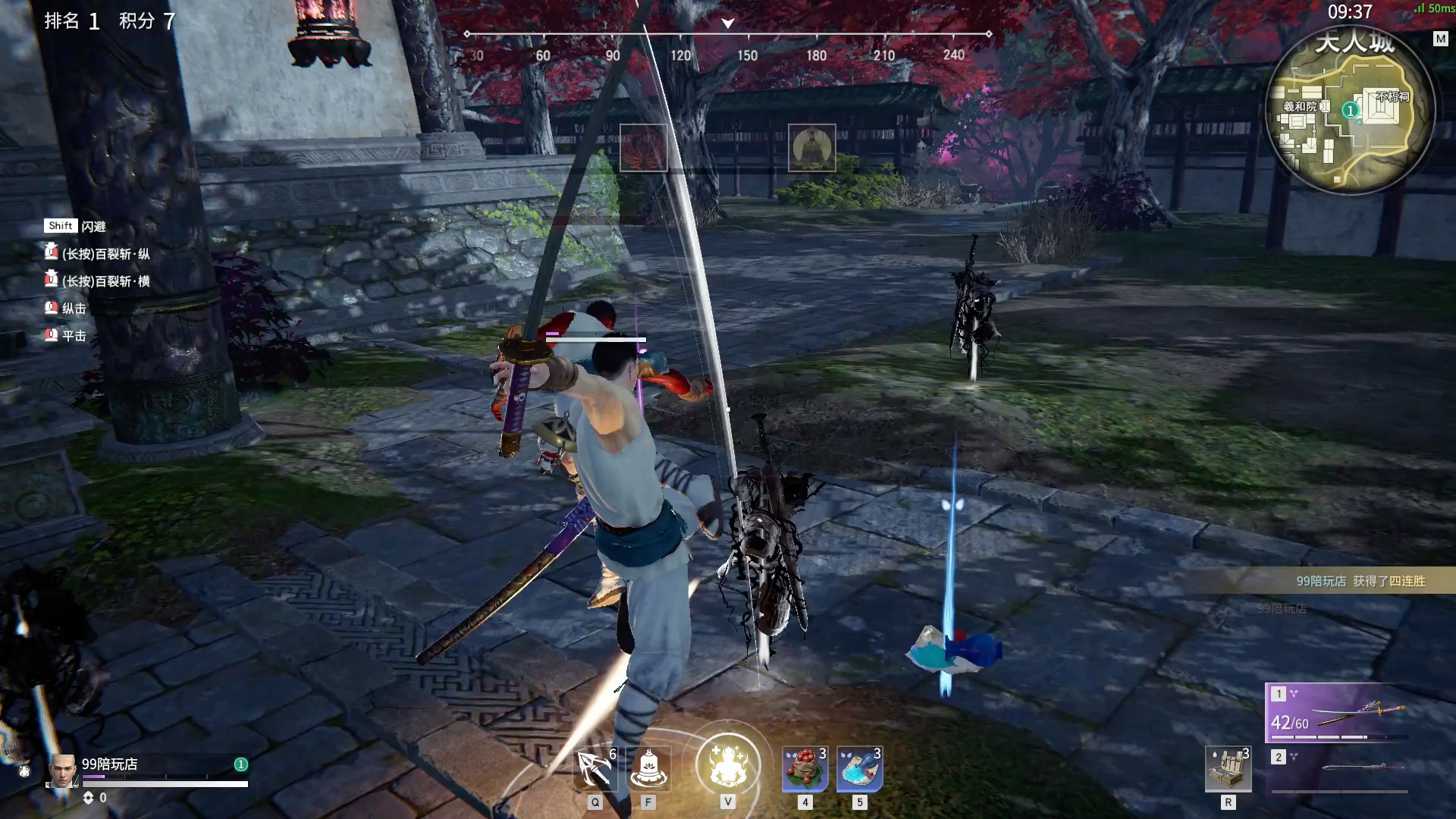This screenshot has width=1456, height=819.
Task: Open the map via the M icon
Action: [x=1440, y=39]
